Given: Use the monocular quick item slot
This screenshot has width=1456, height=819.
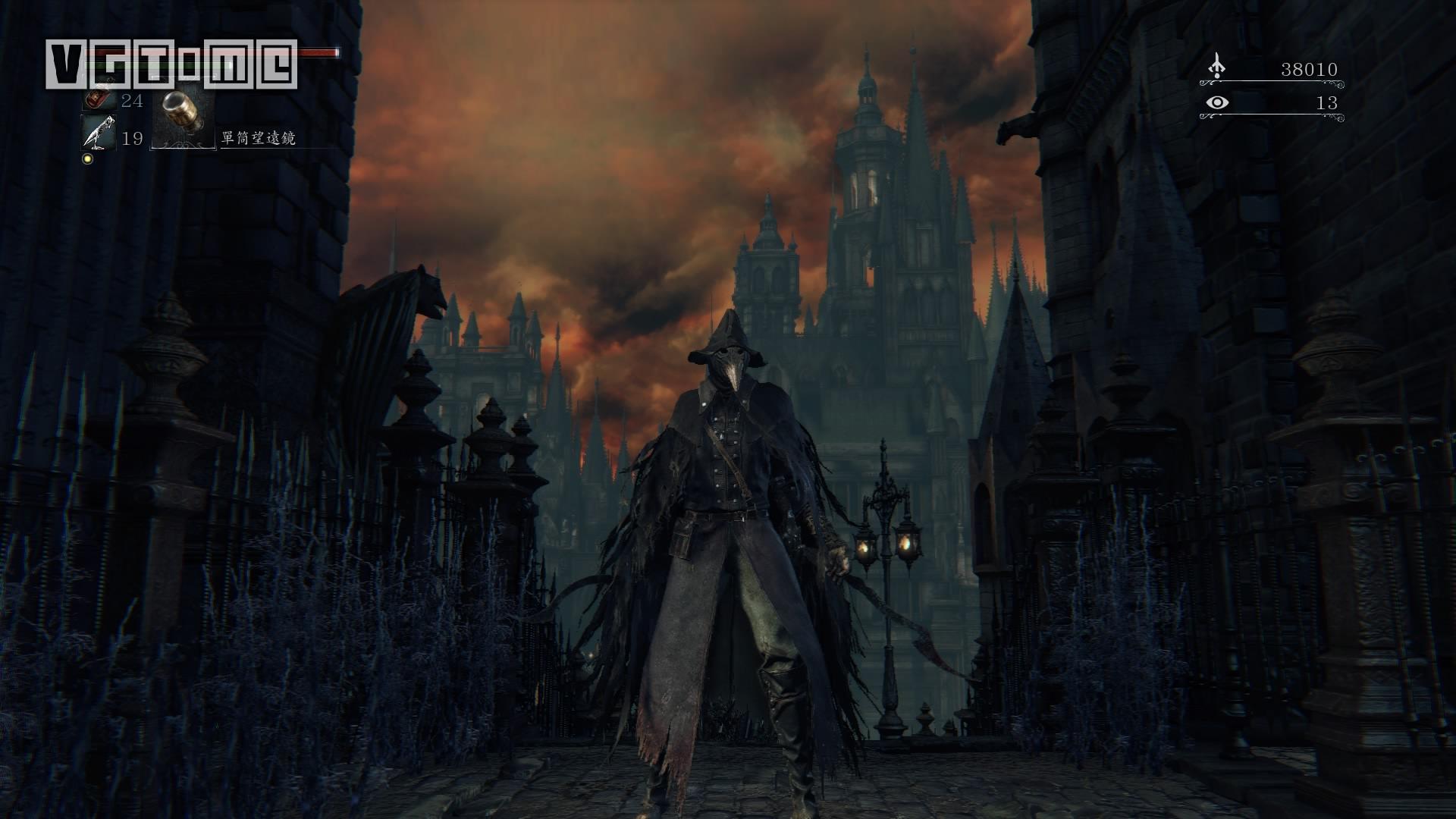Looking at the screenshot, I should pos(184,118).
